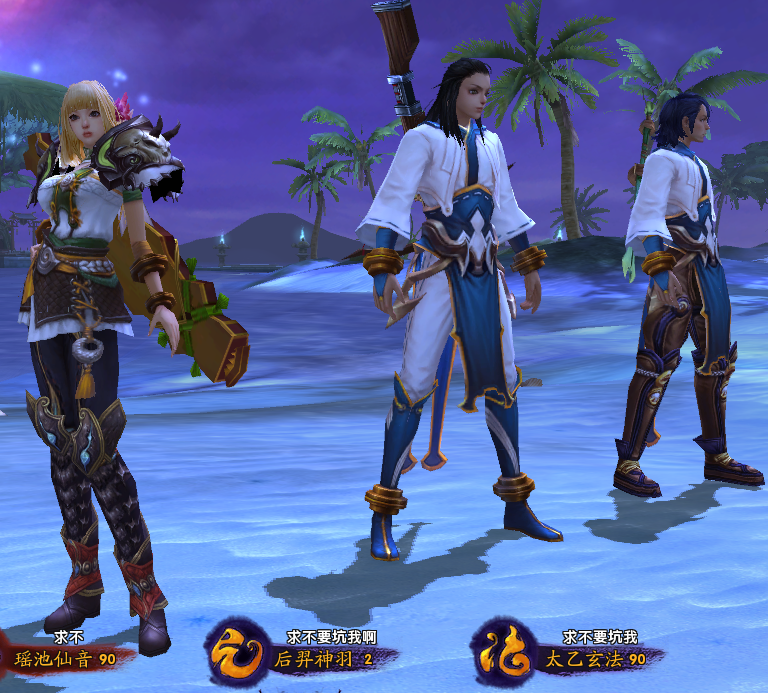
Task: Click the 后羿神羽 bow class emblem
Action: [x=234, y=653]
